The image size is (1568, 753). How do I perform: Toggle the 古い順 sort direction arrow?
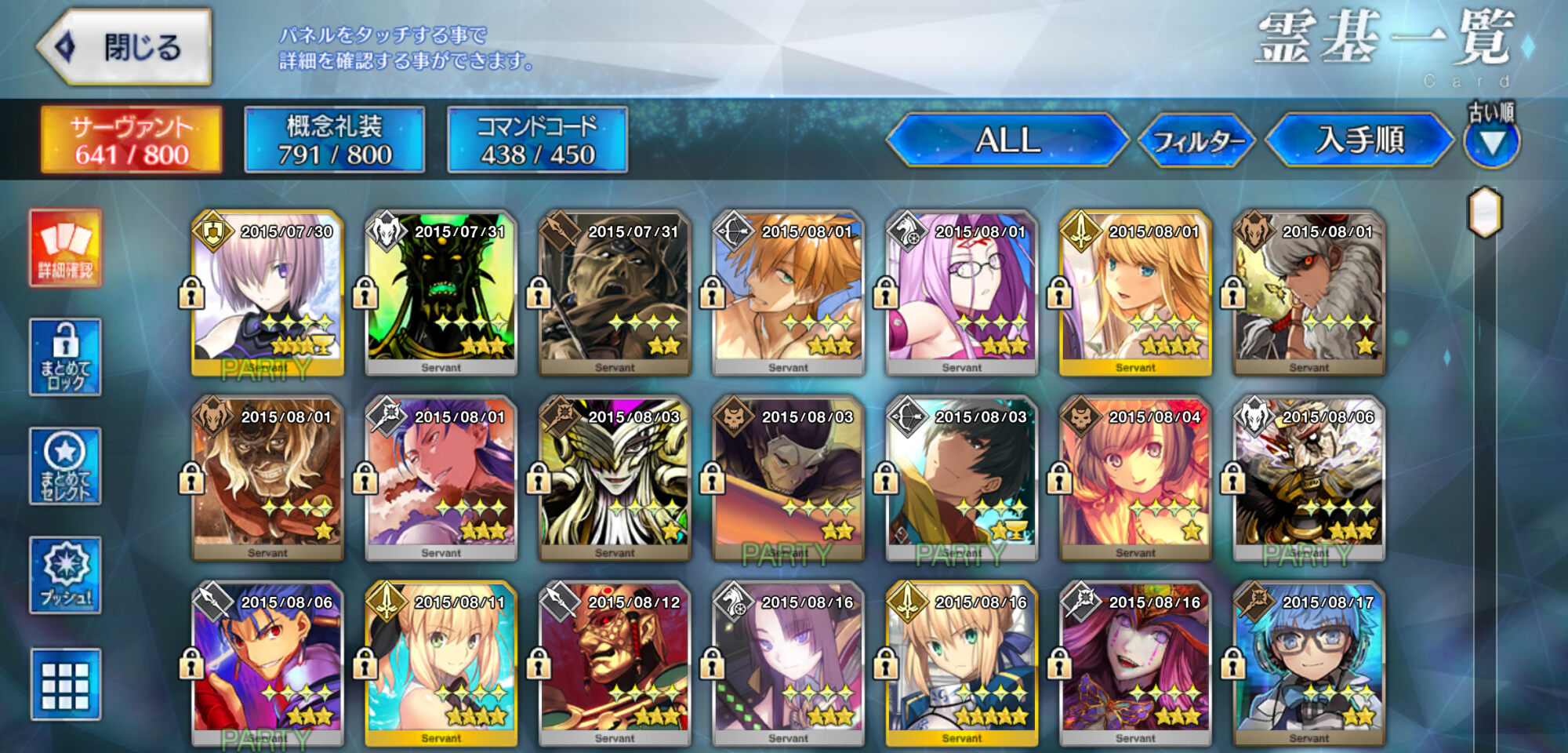[1492, 141]
